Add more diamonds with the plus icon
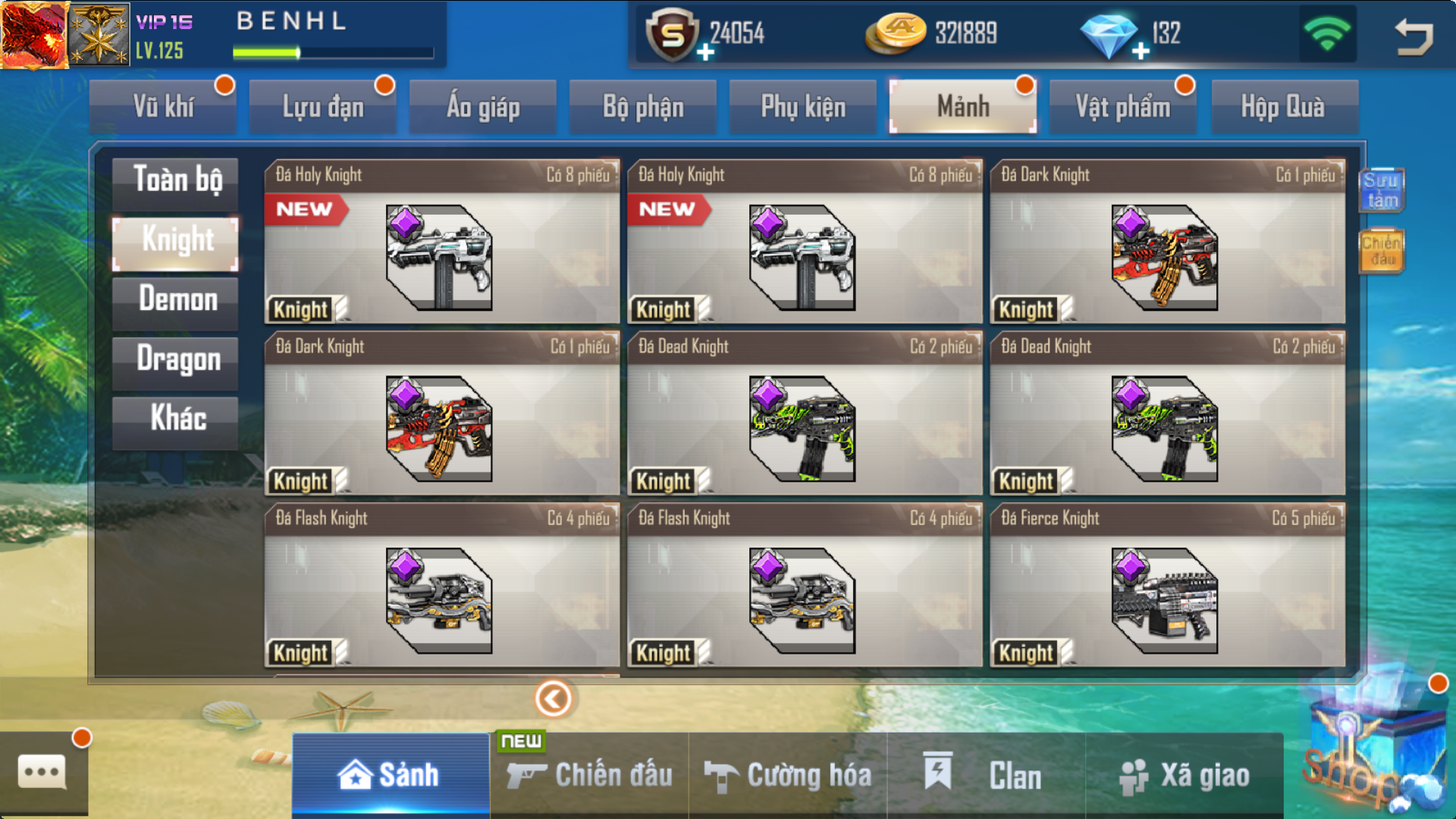1456x819 pixels. click(x=1141, y=52)
